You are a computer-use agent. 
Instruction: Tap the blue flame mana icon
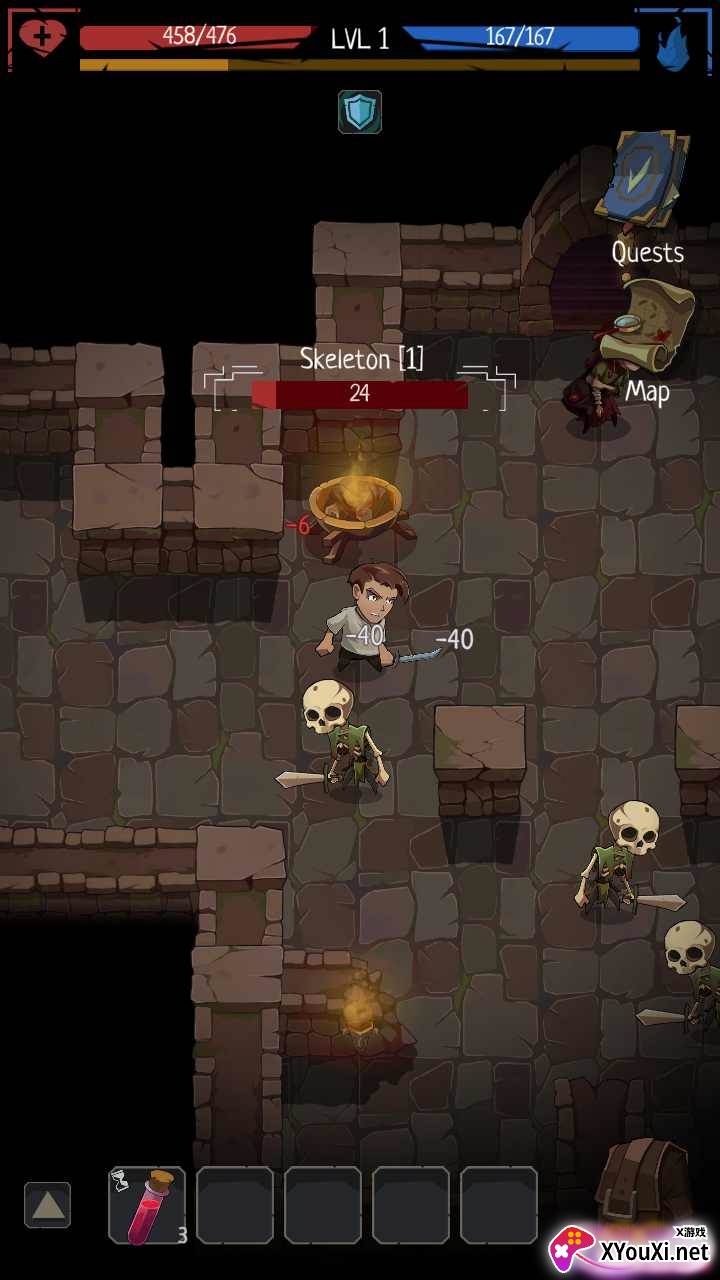(x=672, y=44)
